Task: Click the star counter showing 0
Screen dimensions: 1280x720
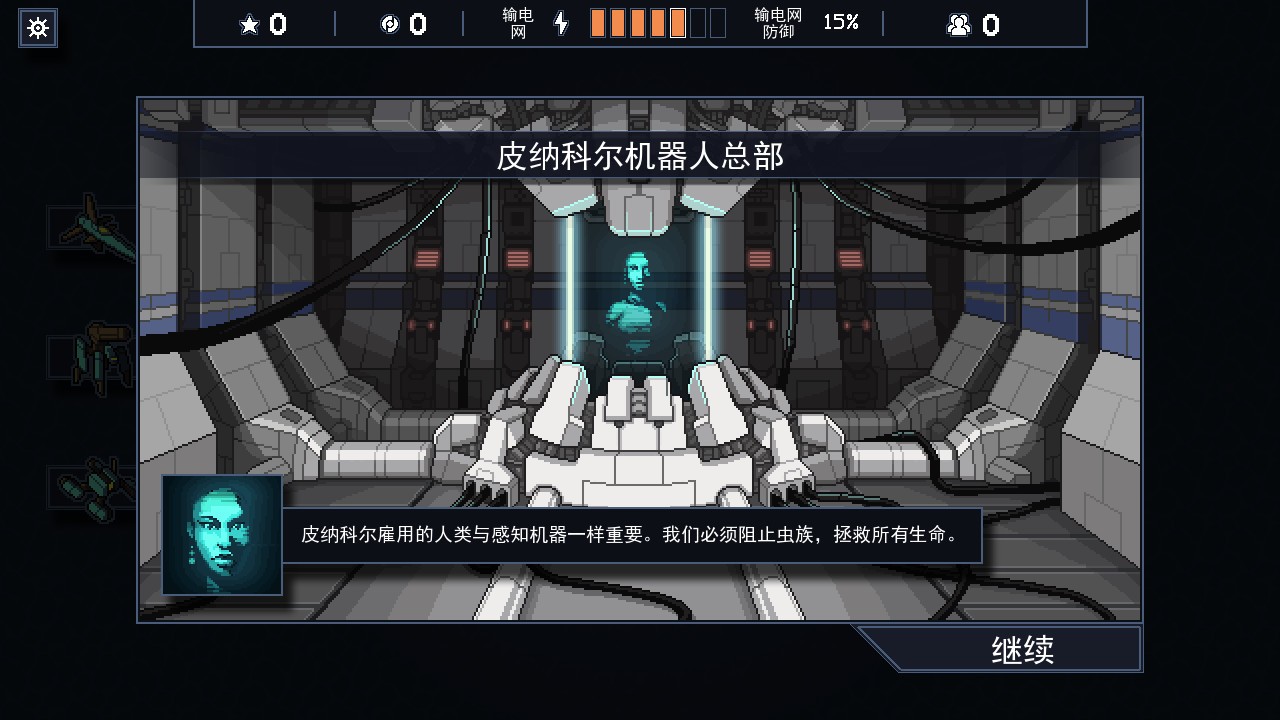Action: (278, 24)
